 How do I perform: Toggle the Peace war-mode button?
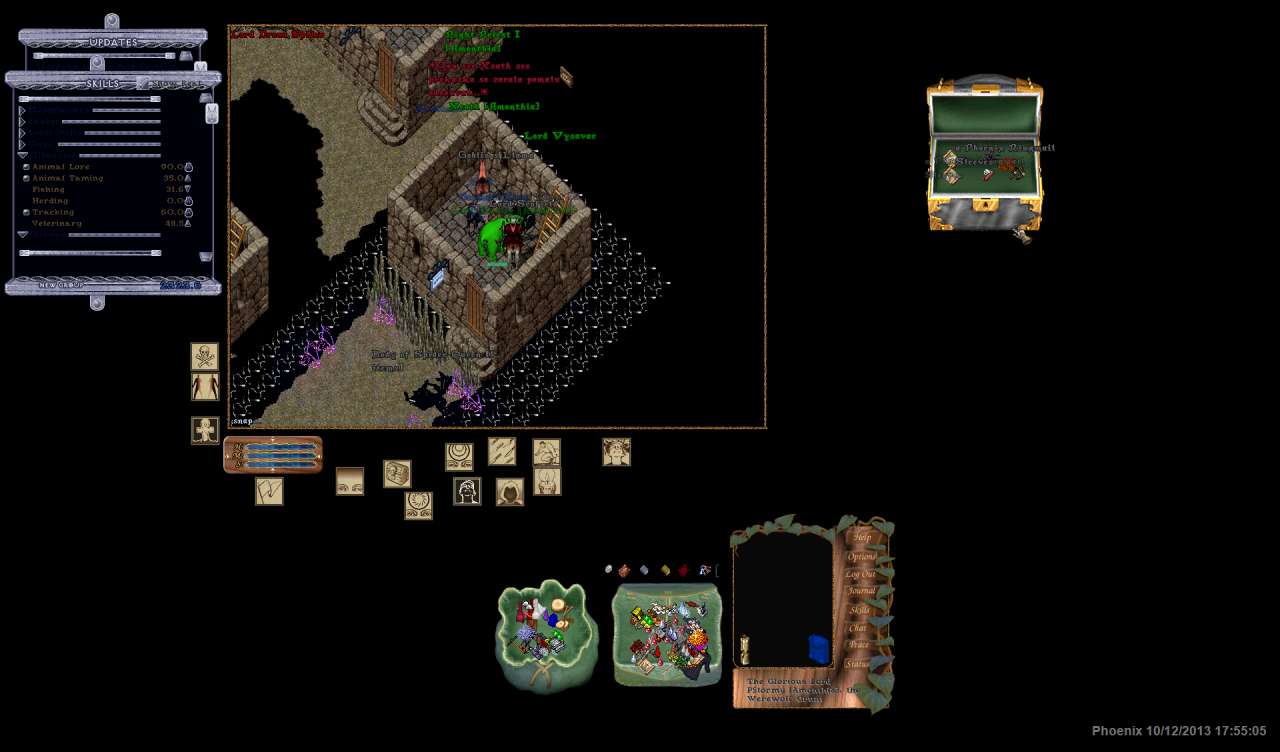tap(858, 645)
